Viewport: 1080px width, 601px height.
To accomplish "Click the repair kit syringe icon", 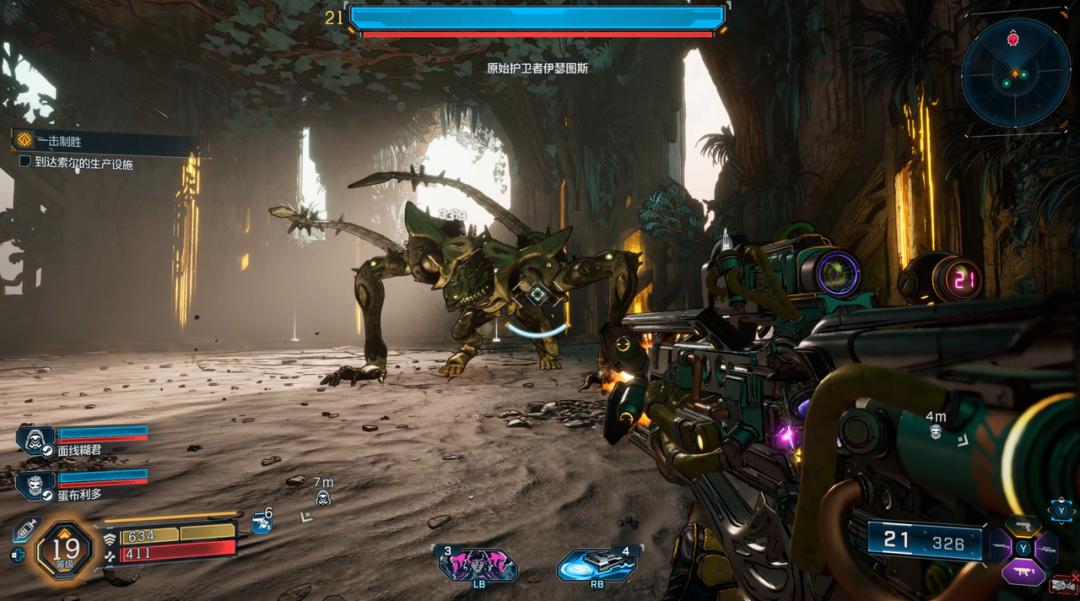I will click(x=25, y=530).
